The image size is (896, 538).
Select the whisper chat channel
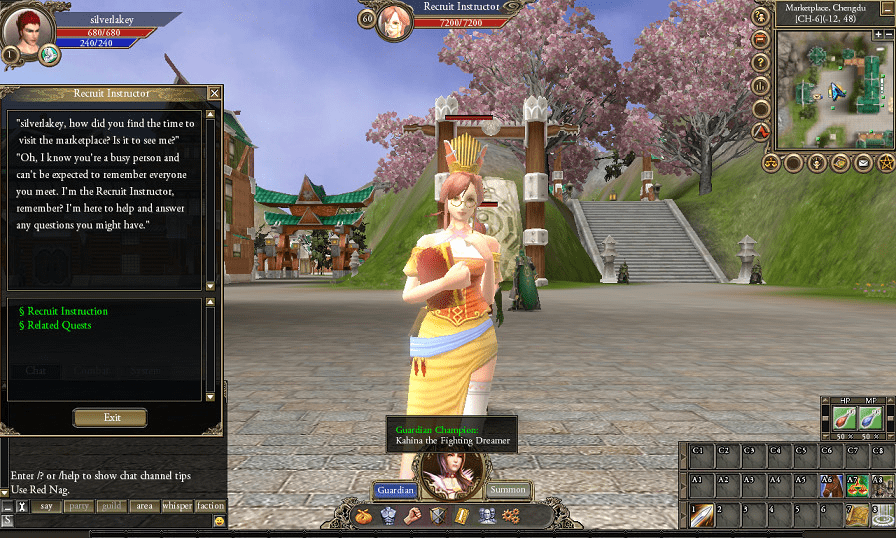177,506
